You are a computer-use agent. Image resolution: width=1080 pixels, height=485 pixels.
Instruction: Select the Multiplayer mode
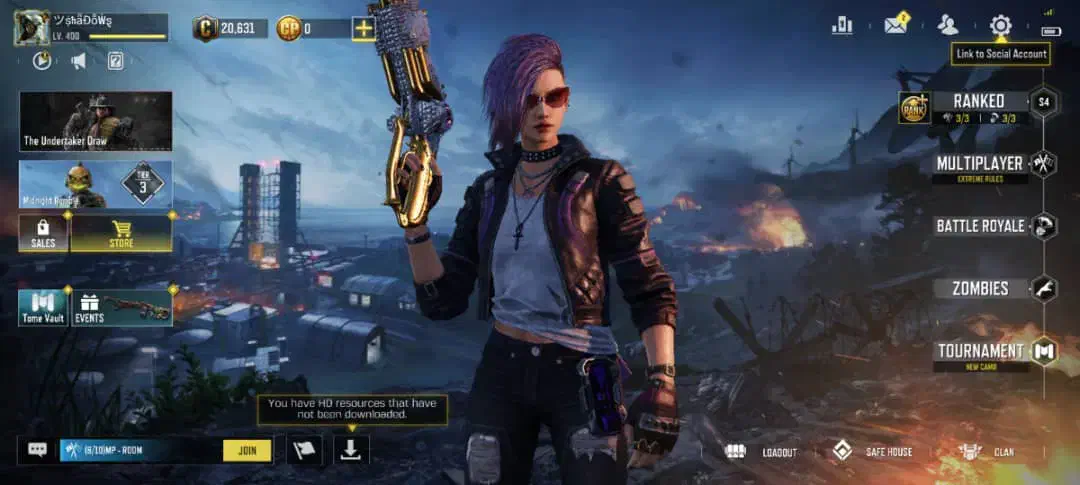[979, 163]
